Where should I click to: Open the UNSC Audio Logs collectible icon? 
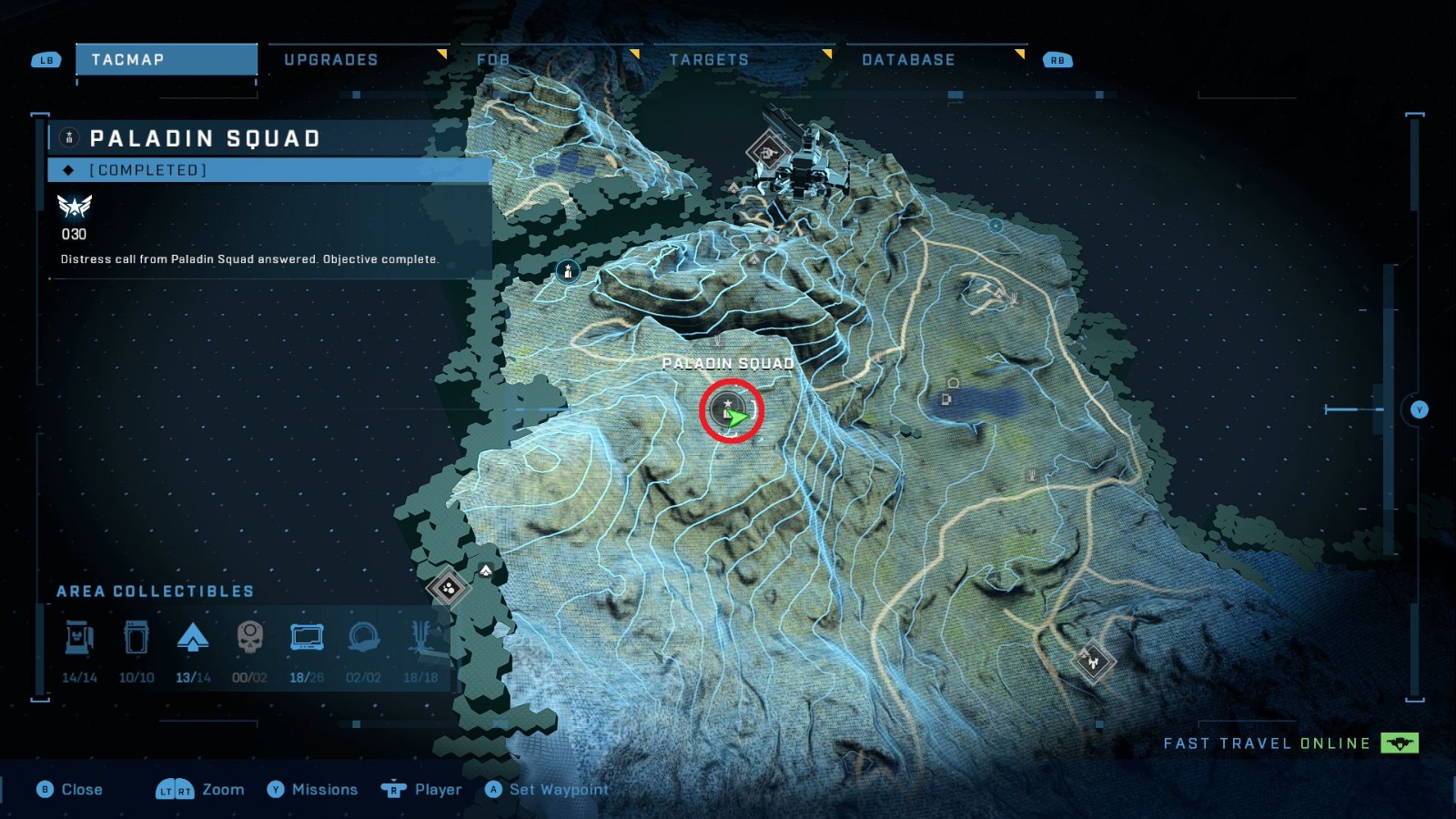click(x=309, y=640)
